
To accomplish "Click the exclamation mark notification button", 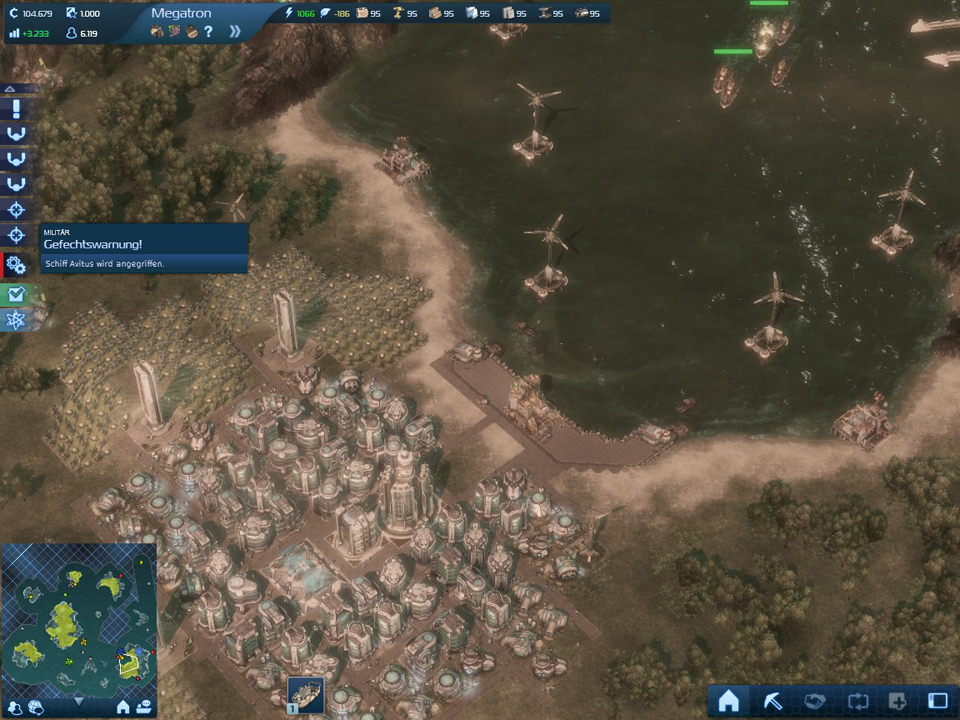I will pyautogui.click(x=16, y=109).
